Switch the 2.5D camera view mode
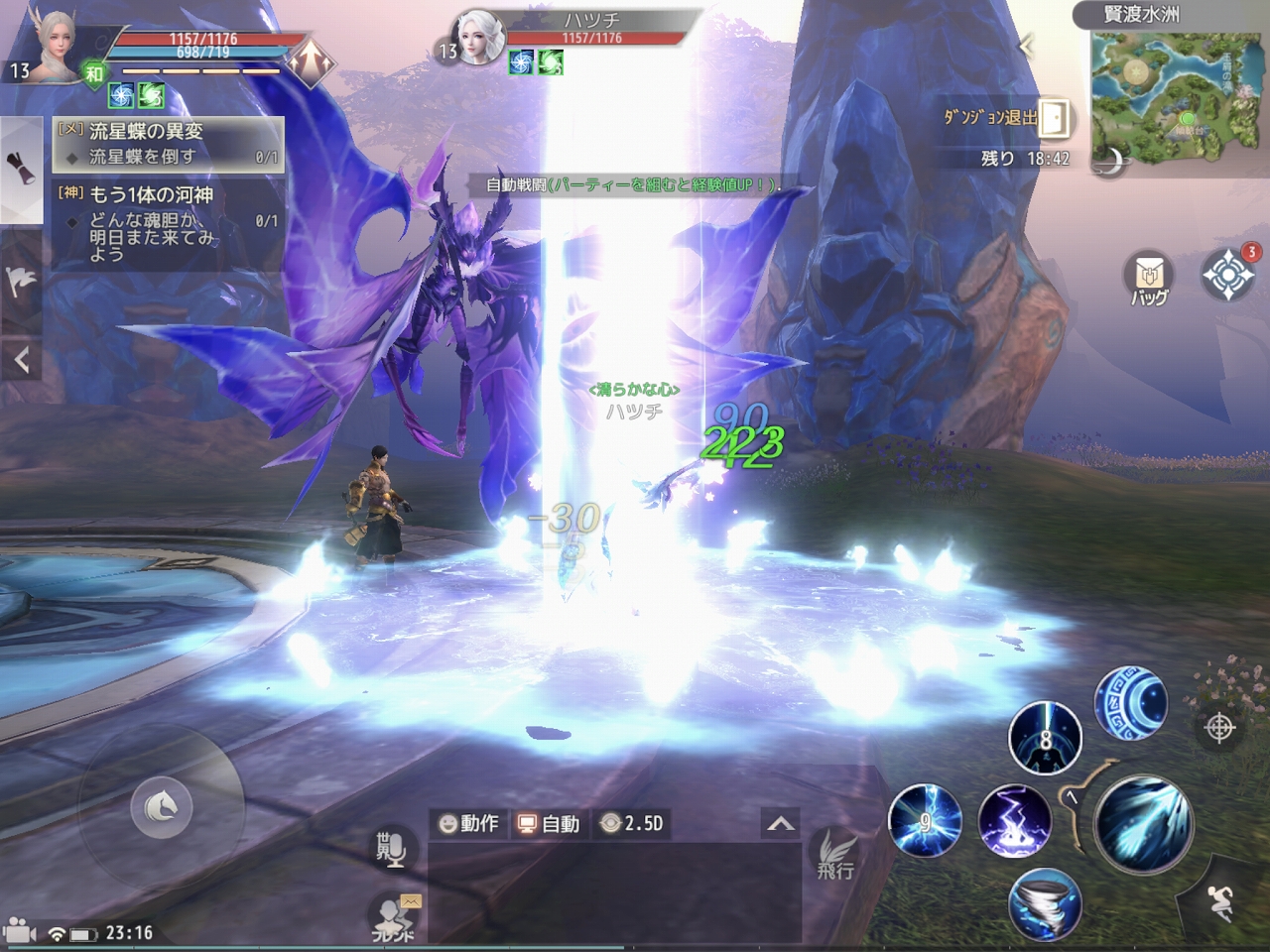This screenshot has height=952, width=1270. [632, 823]
